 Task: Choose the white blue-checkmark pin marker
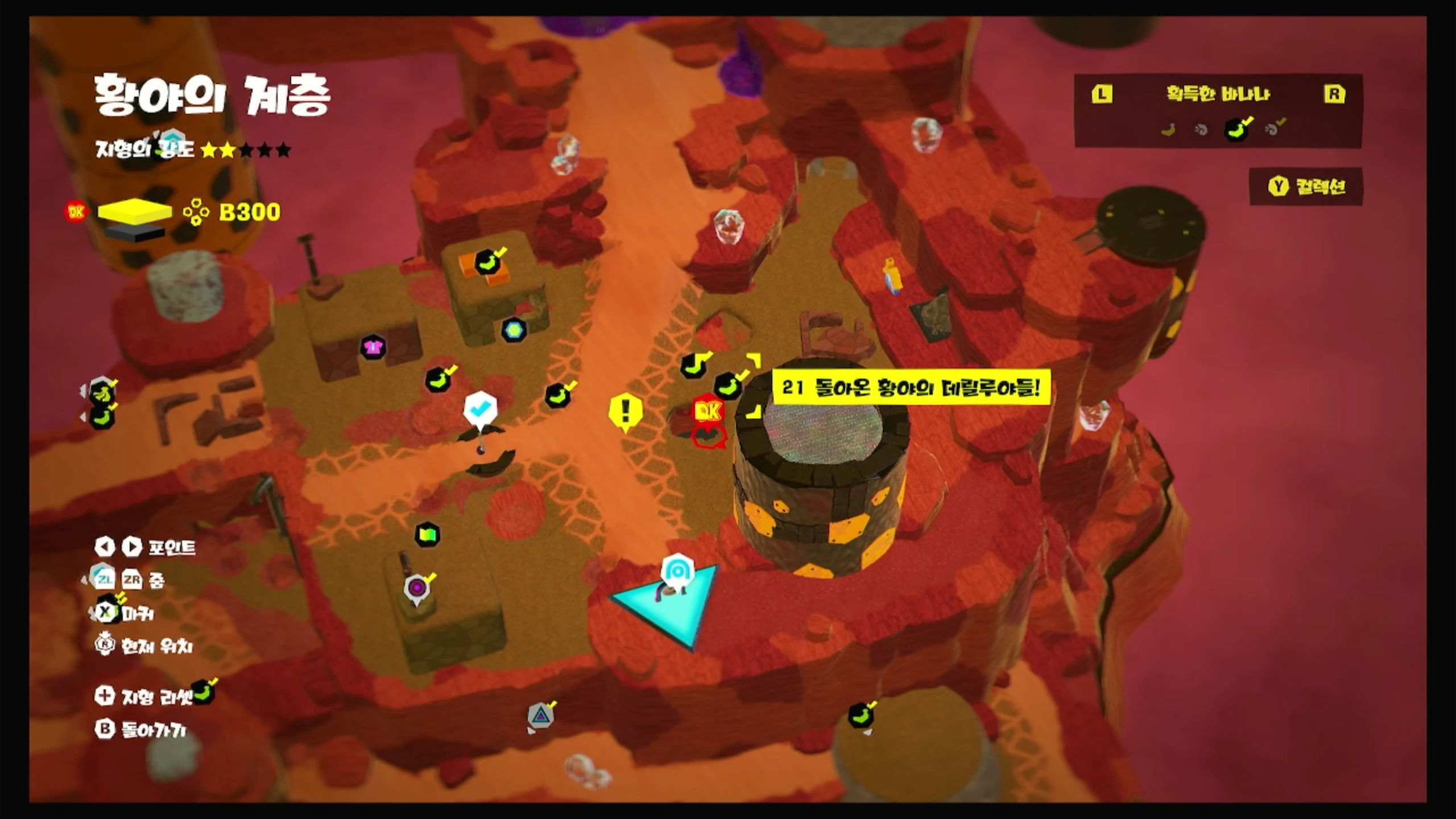(480, 408)
